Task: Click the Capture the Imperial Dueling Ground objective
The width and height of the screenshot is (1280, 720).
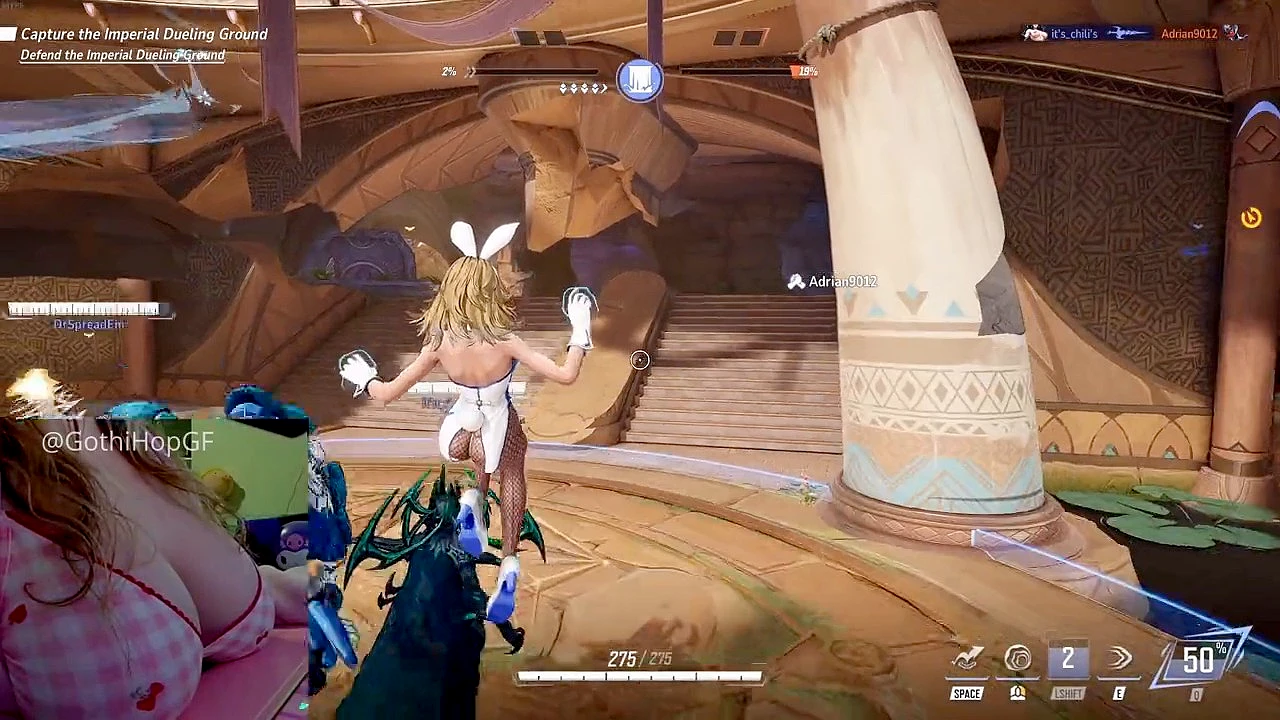Action: tap(144, 34)
